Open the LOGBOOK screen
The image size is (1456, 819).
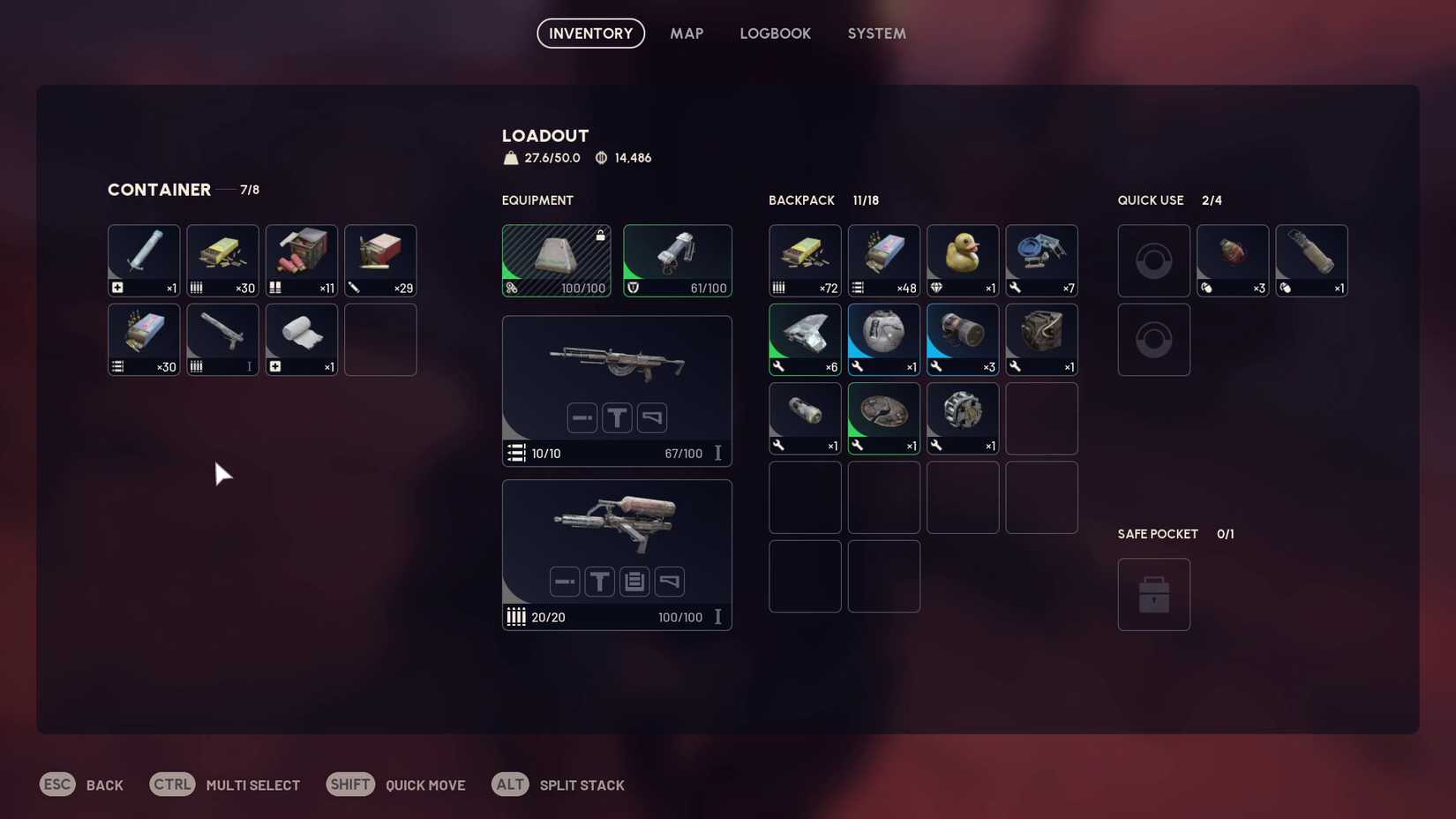click(775, 33)
